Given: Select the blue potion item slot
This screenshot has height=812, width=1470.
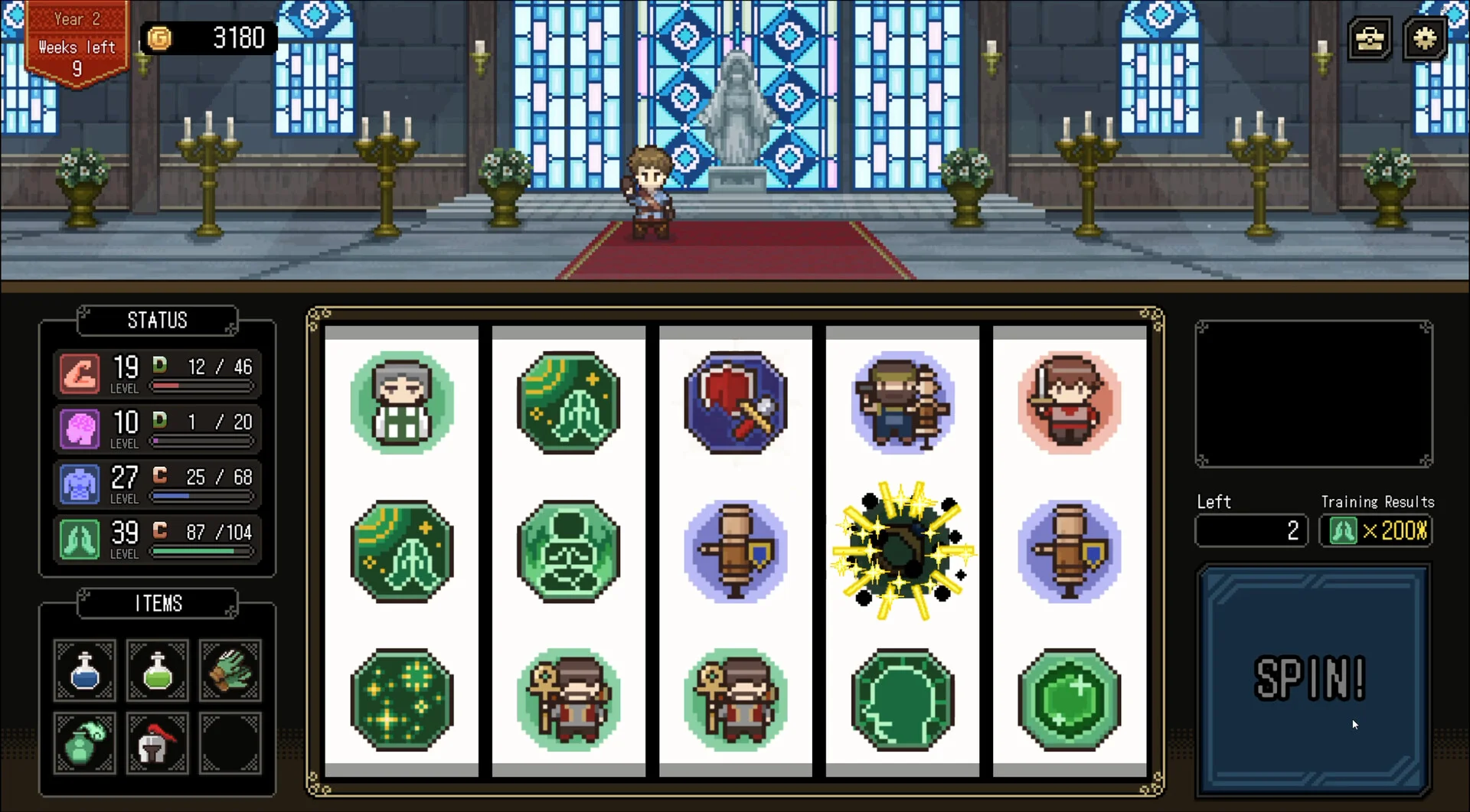Looking at the screenshot, I should [85, 670].
